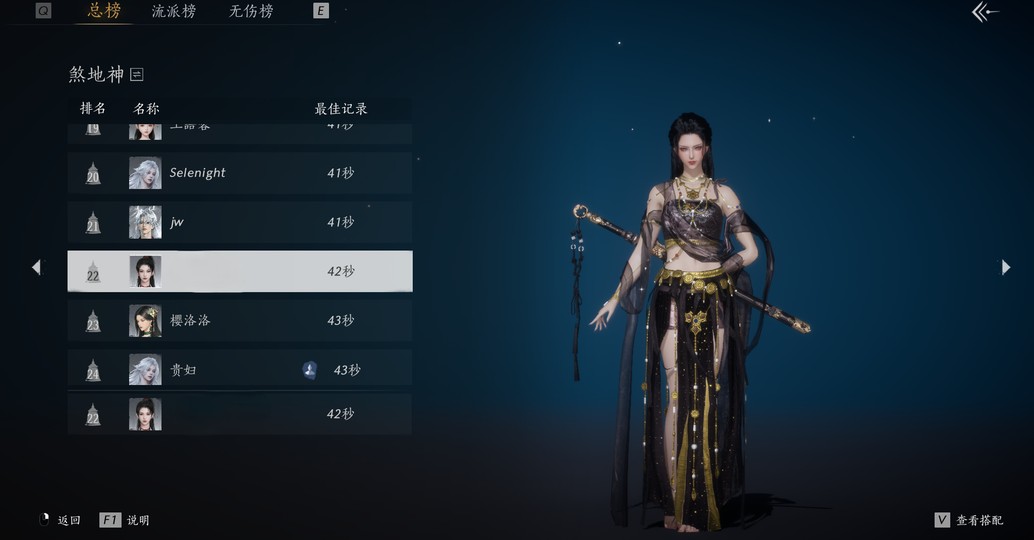Go to the previous boss with left arrow
The width and height of the screenshot is (1034, 540).
tap(36, 268)
